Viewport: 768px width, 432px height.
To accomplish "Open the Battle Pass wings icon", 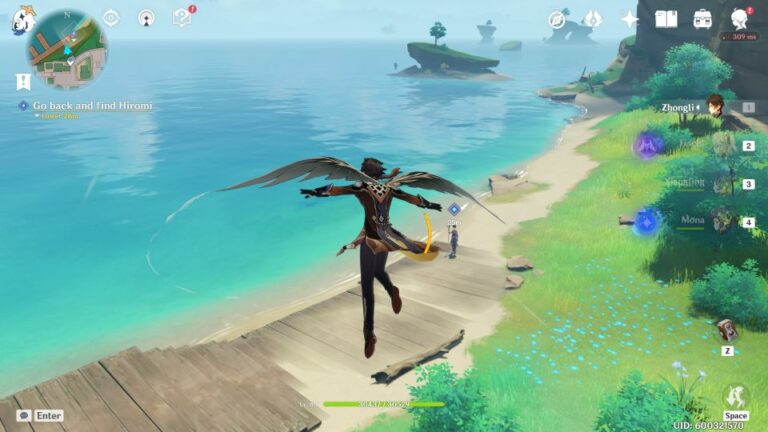I will (592, 19).
